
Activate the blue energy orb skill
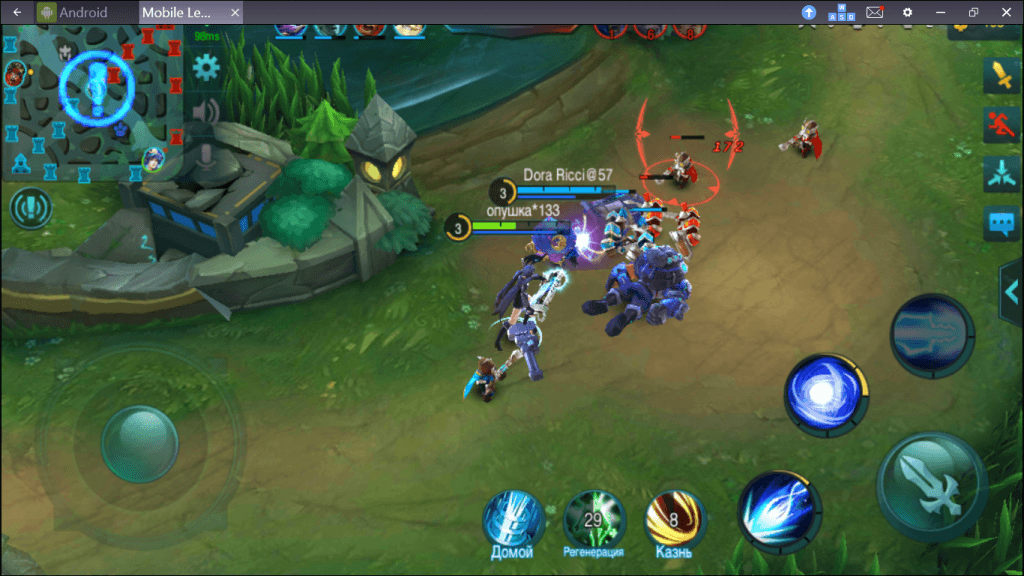tap(825, 395)
